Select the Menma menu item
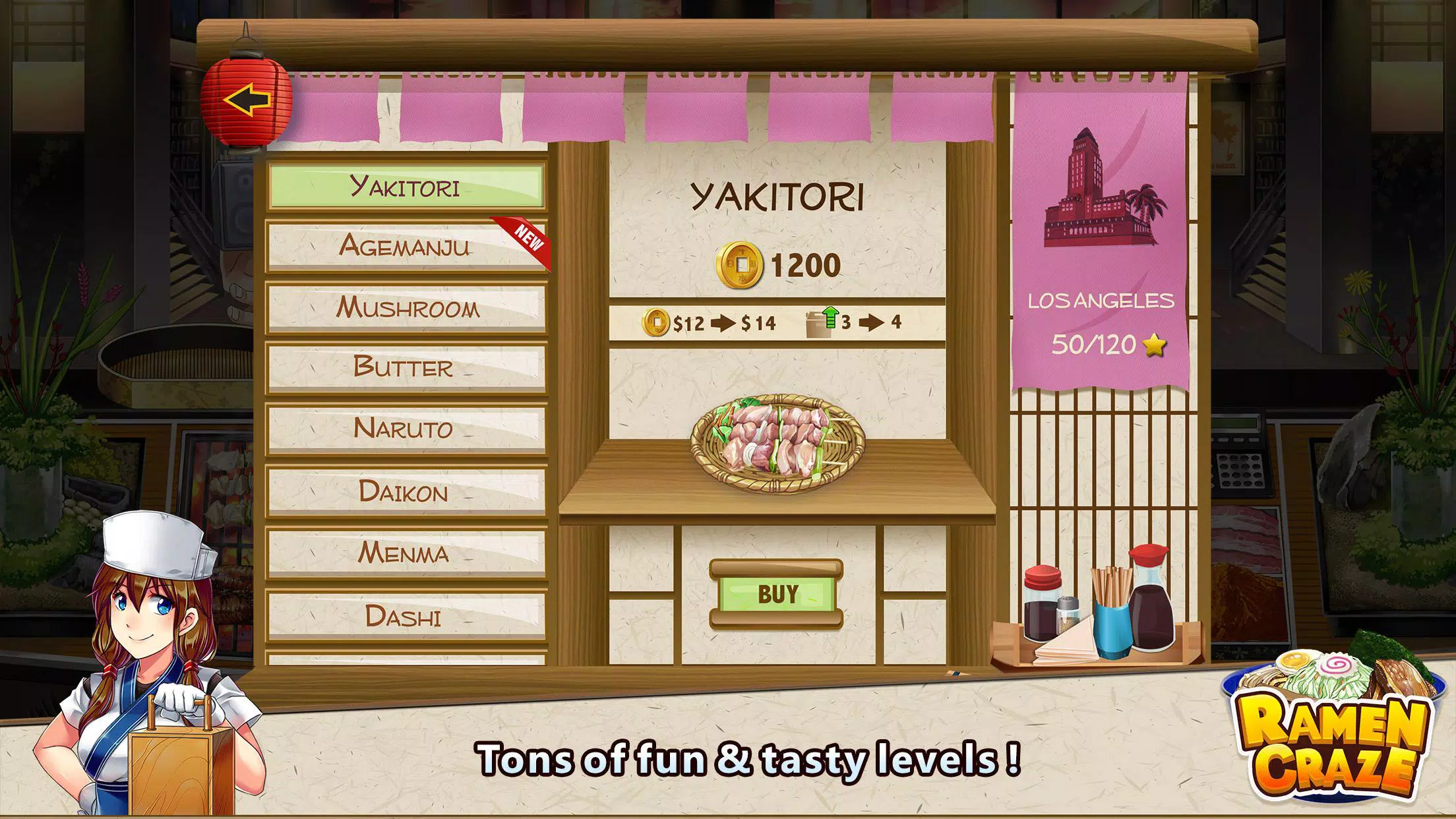The image size is (1456, 819). (406, 554)
